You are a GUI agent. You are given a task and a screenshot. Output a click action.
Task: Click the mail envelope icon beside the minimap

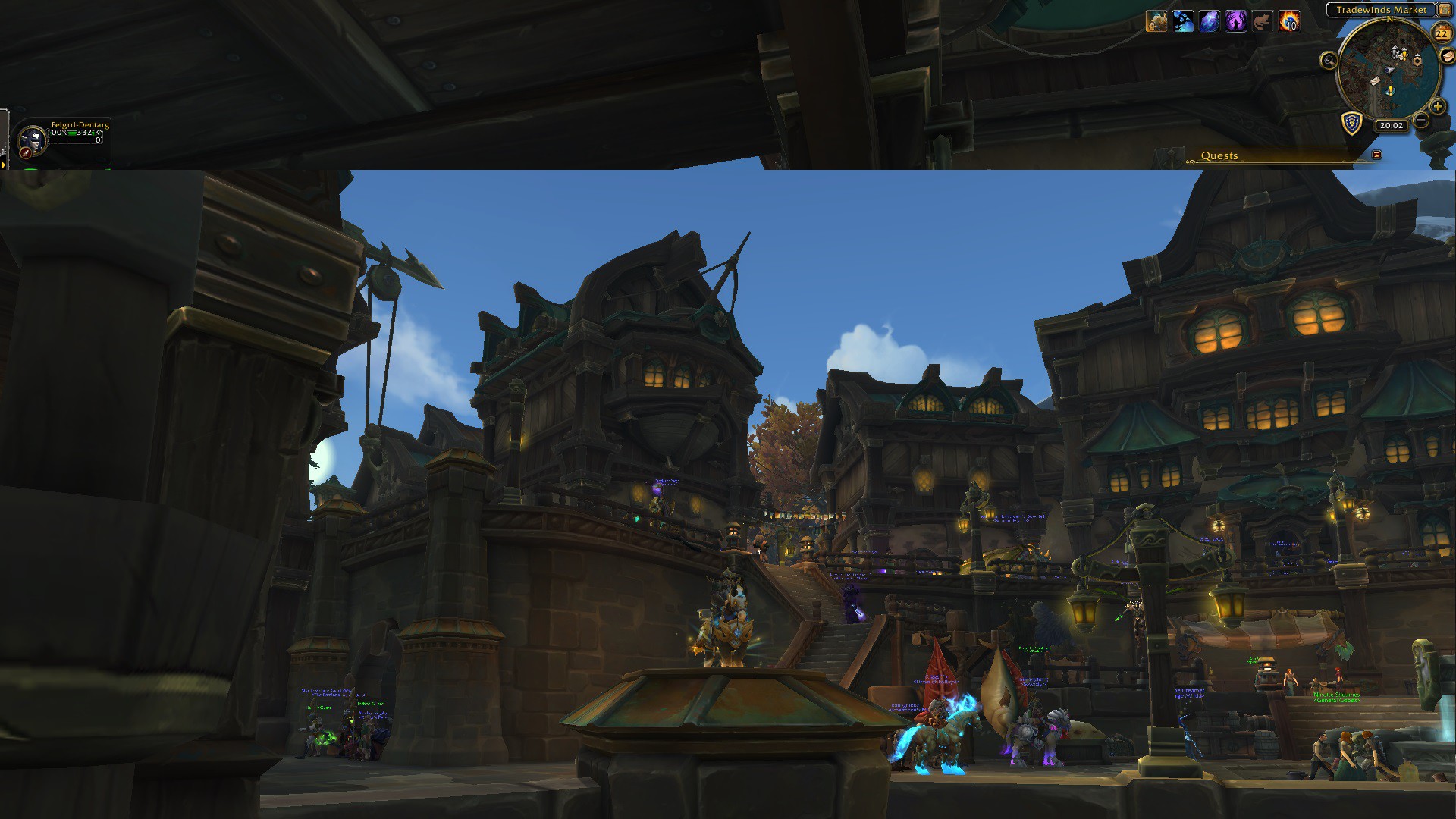[x=1449, y=57]
